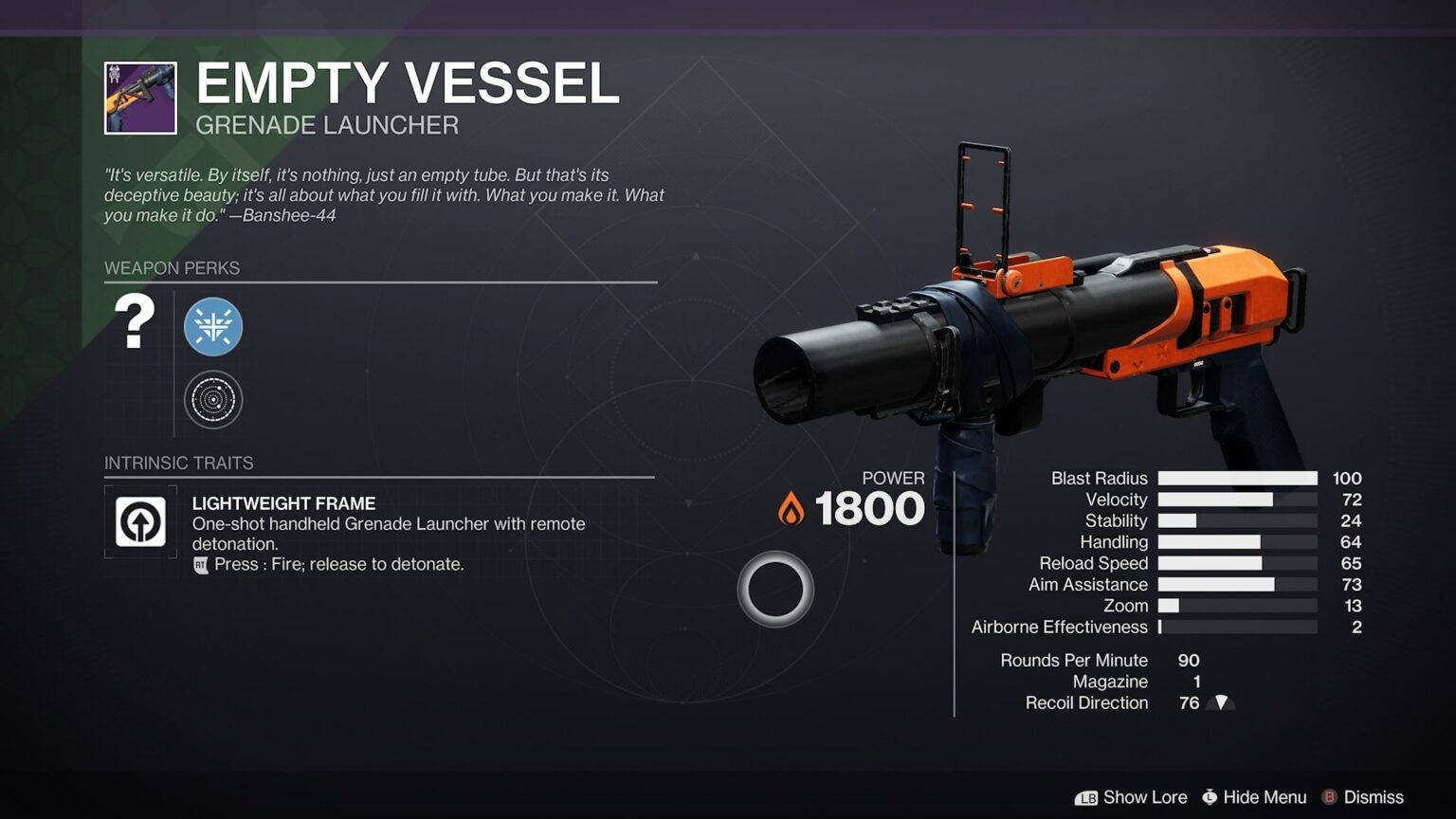Viewport: 1456px width, 819px height.
Task: Select the Stasis snowflake damage type icon
Action: (212, 326)
